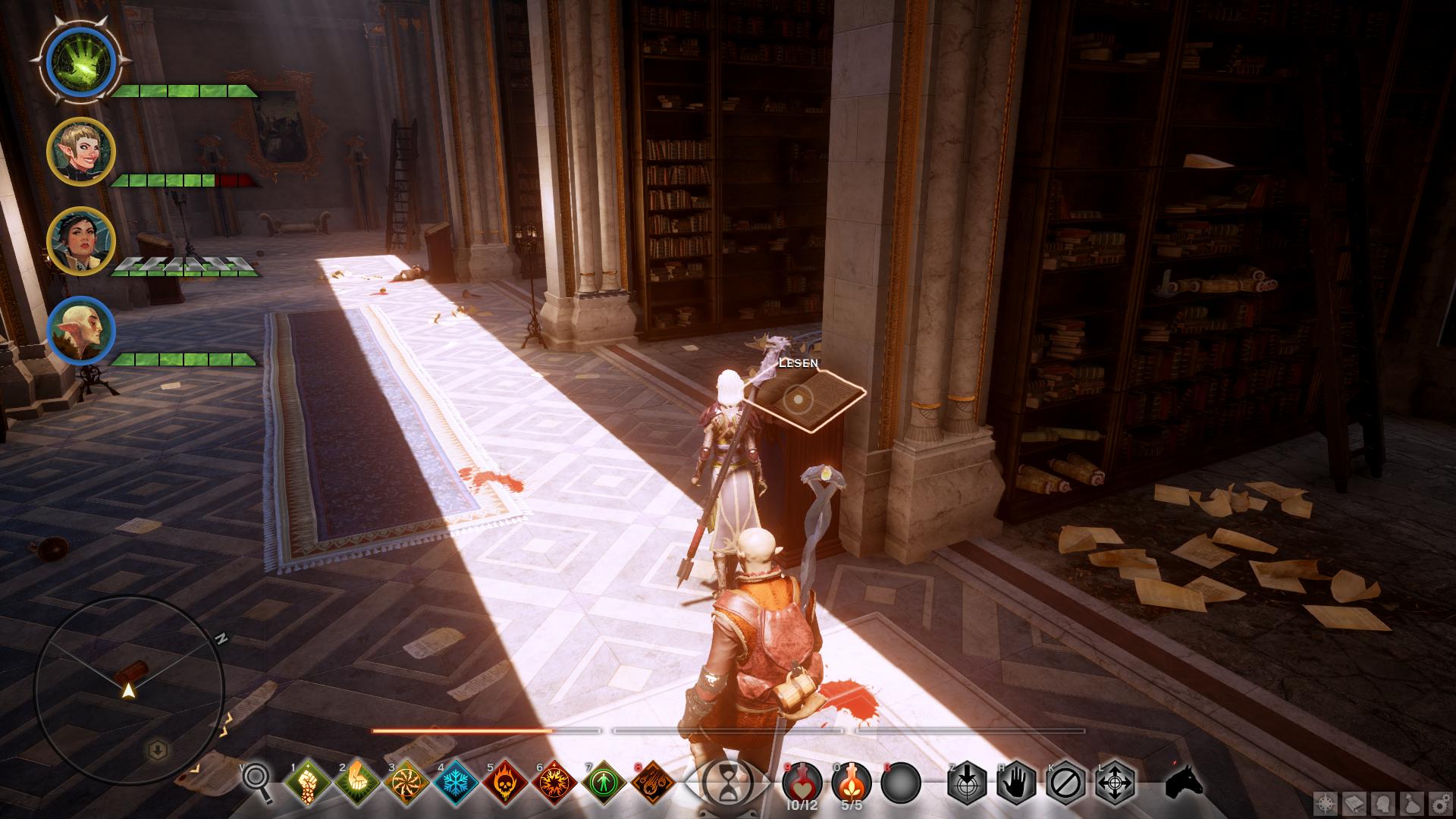The width and height of the screenshot is (1456, 819).
Task: Cast the swirling vortex ability
Action: click(406, 782)
